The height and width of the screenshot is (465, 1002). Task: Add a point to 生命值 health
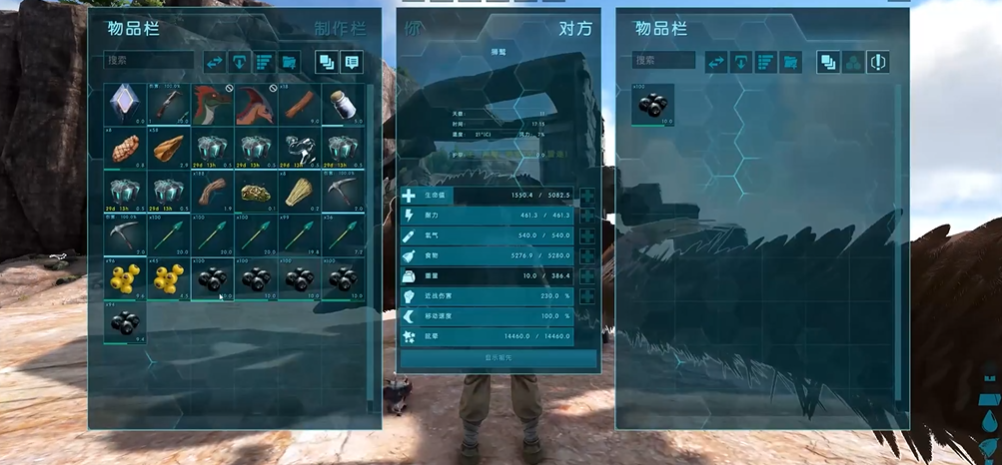[587, 197]
